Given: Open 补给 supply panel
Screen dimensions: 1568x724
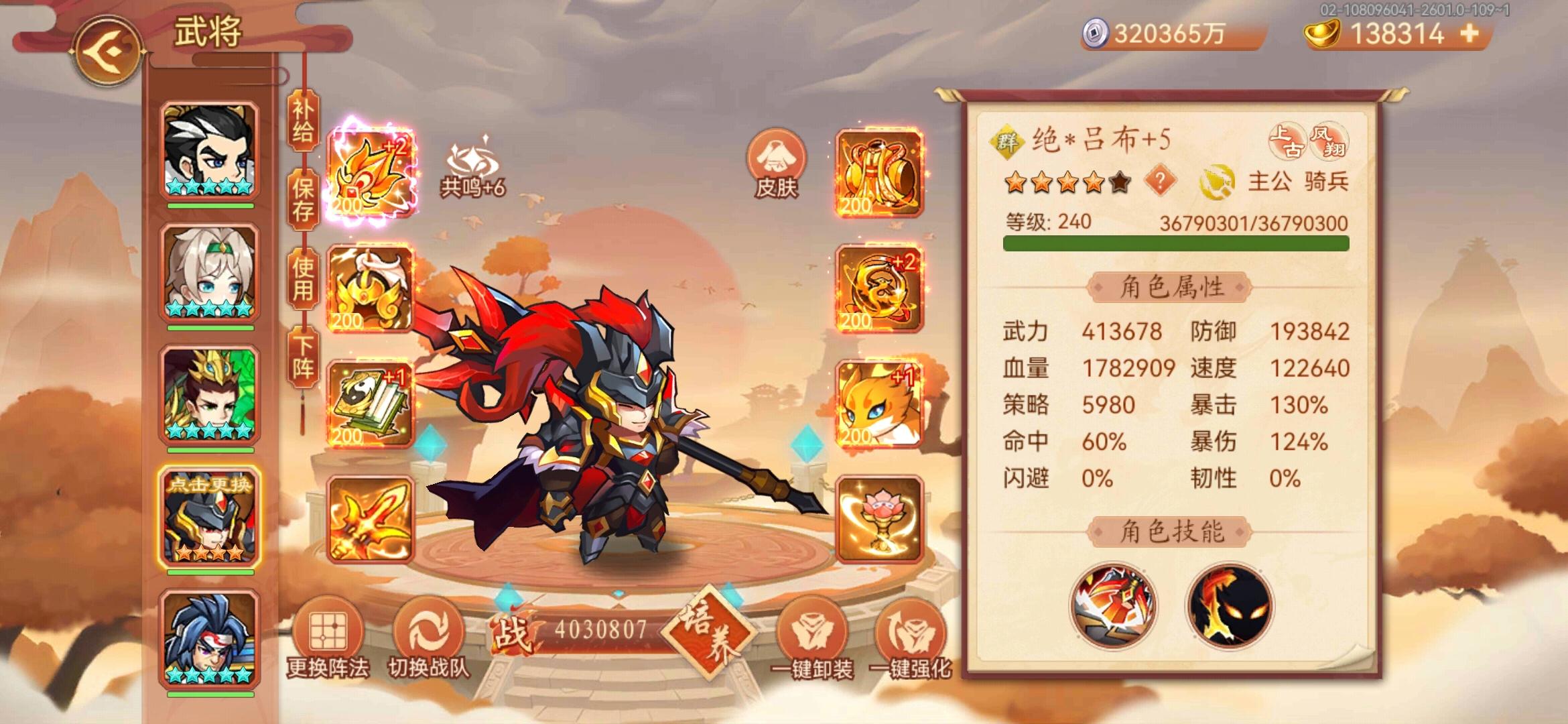Looking at the screenshot, I should click(302, 124).
